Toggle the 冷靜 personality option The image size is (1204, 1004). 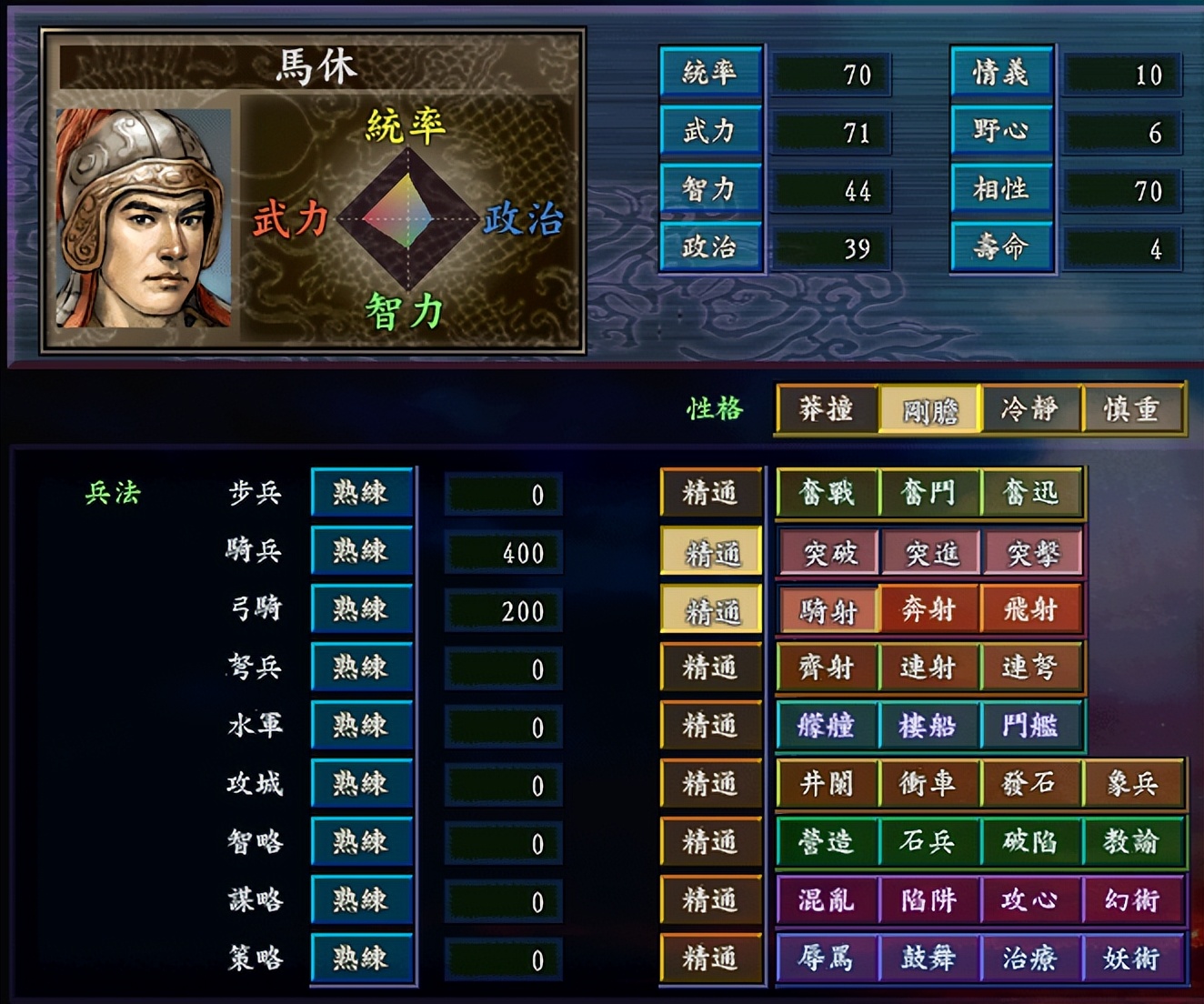click(1029, 410)
